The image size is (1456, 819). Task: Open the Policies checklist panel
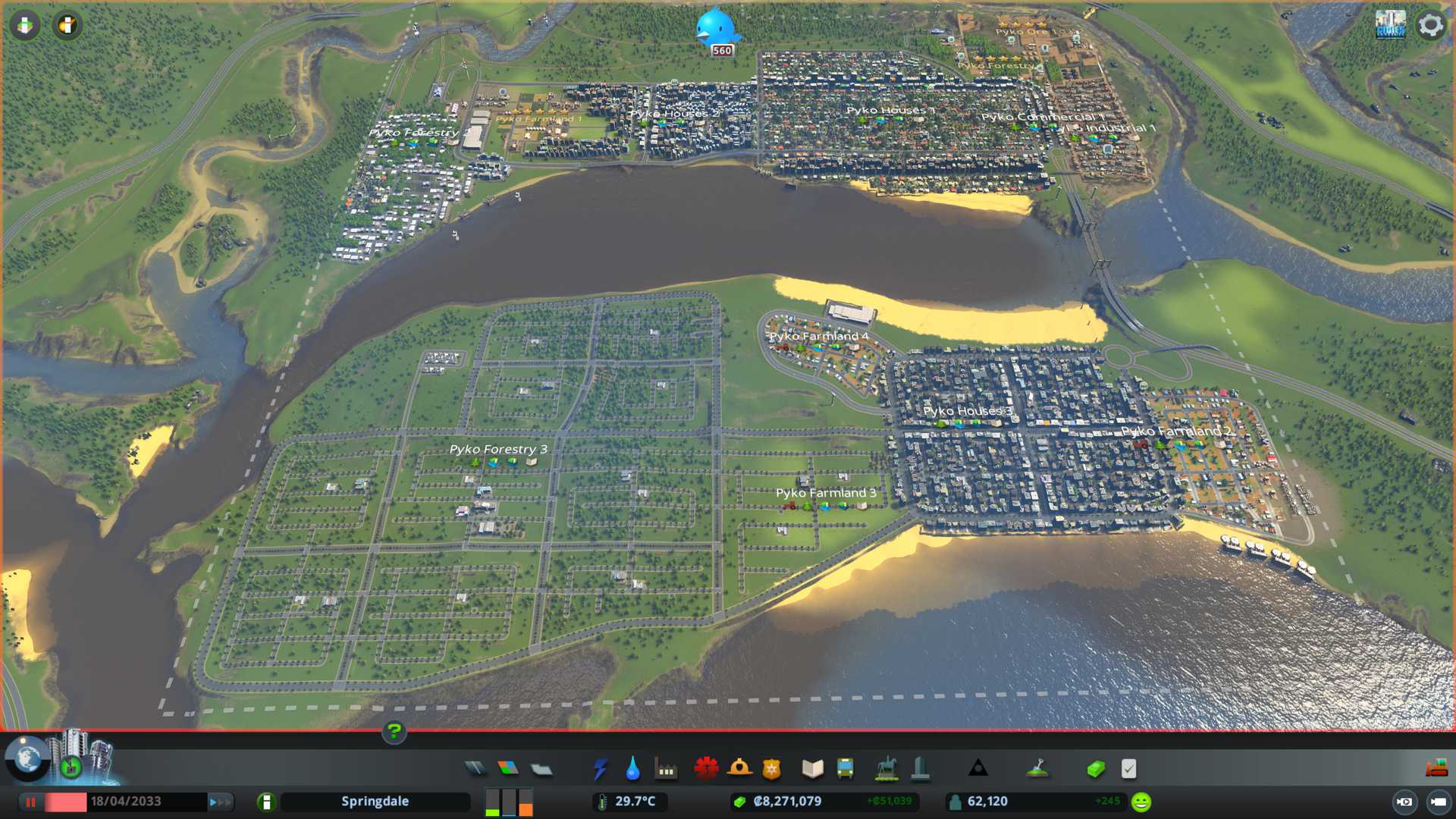coord(1128,769)
